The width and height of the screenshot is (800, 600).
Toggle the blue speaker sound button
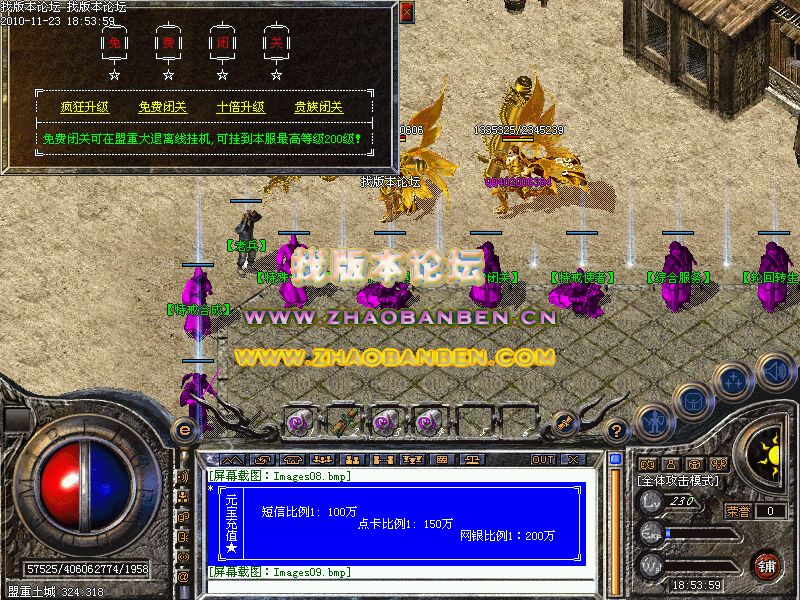point(773,373)
